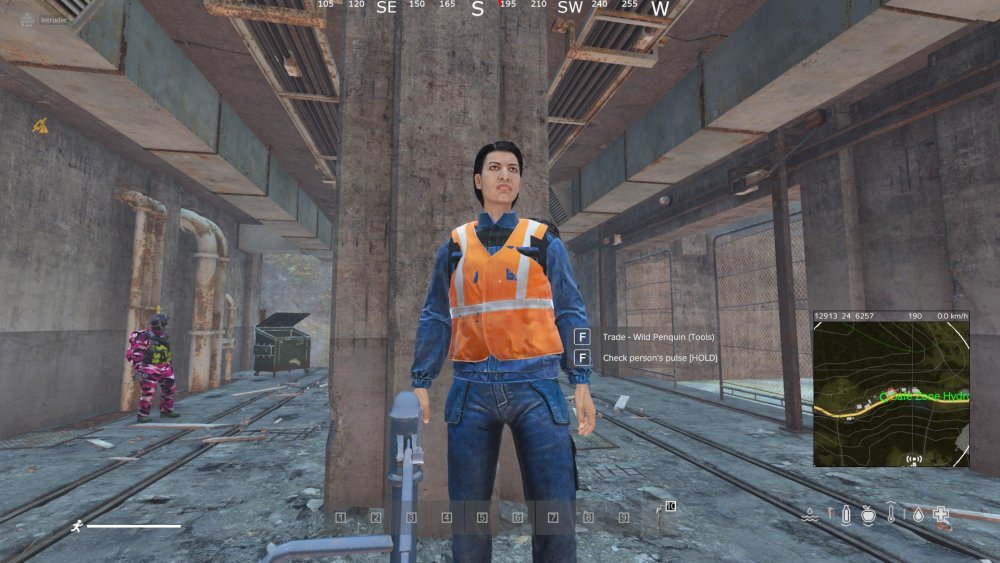Choose the Trade - Wild Penguin (Tools) option

point(646,336)
